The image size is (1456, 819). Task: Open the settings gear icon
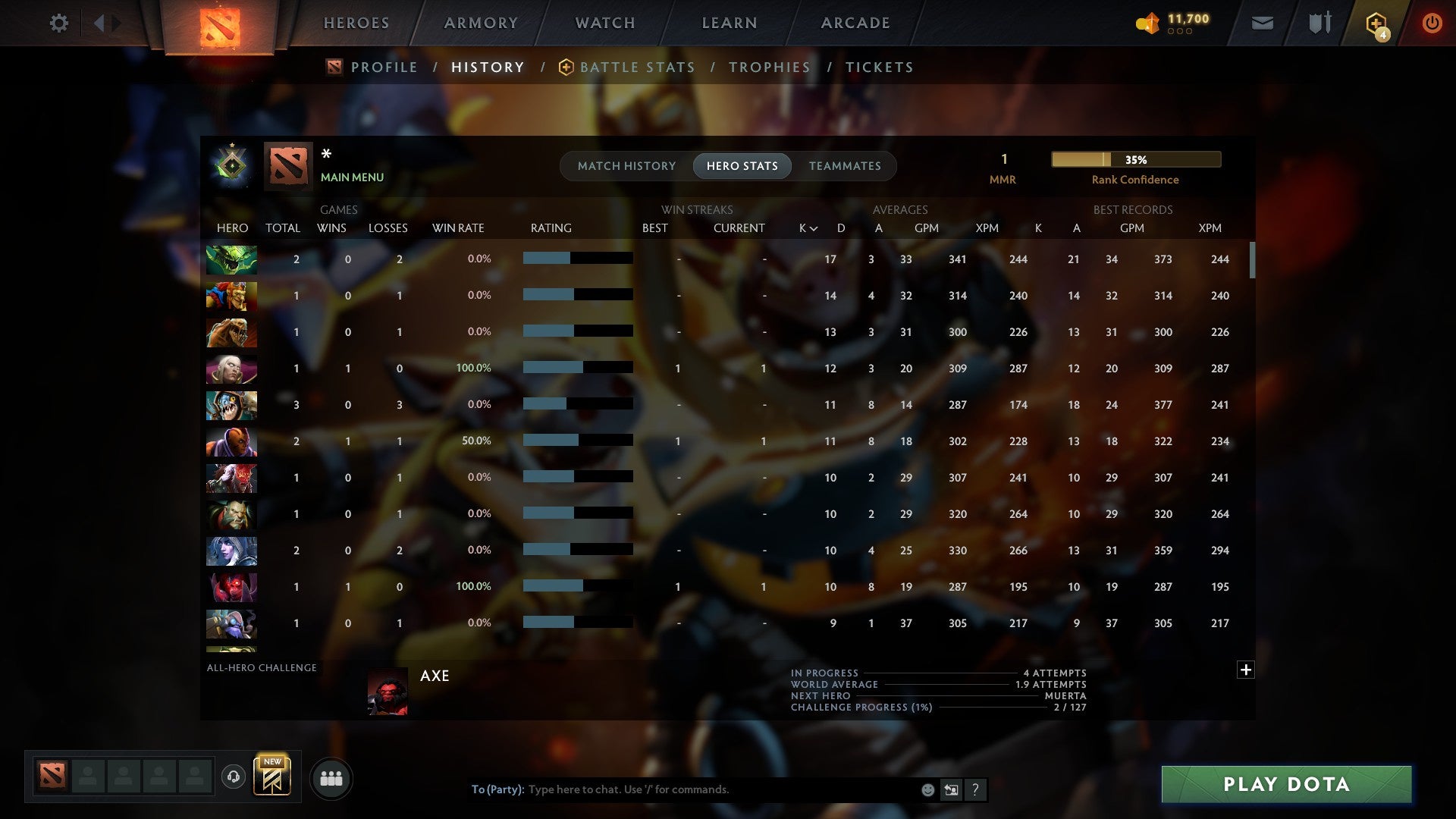point(59,23)
